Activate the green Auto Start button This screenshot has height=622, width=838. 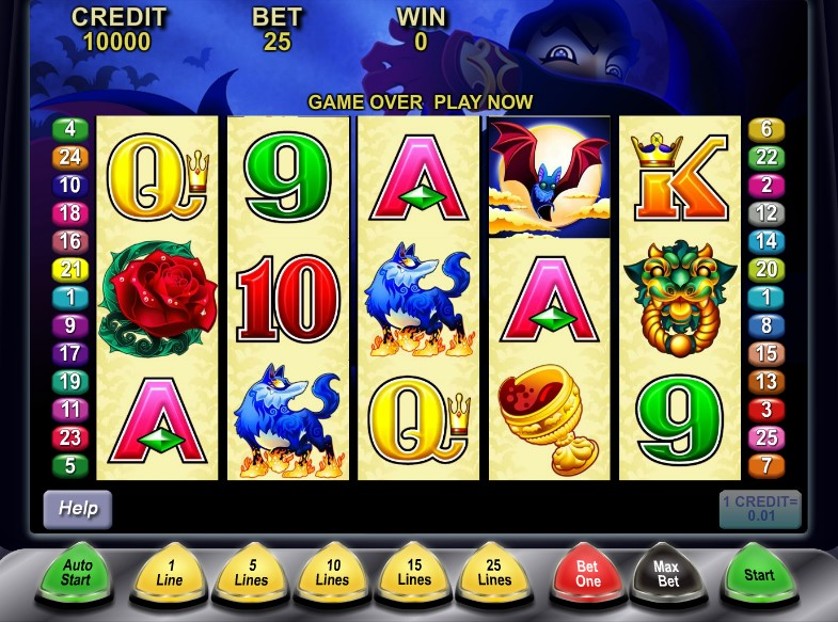76,573
